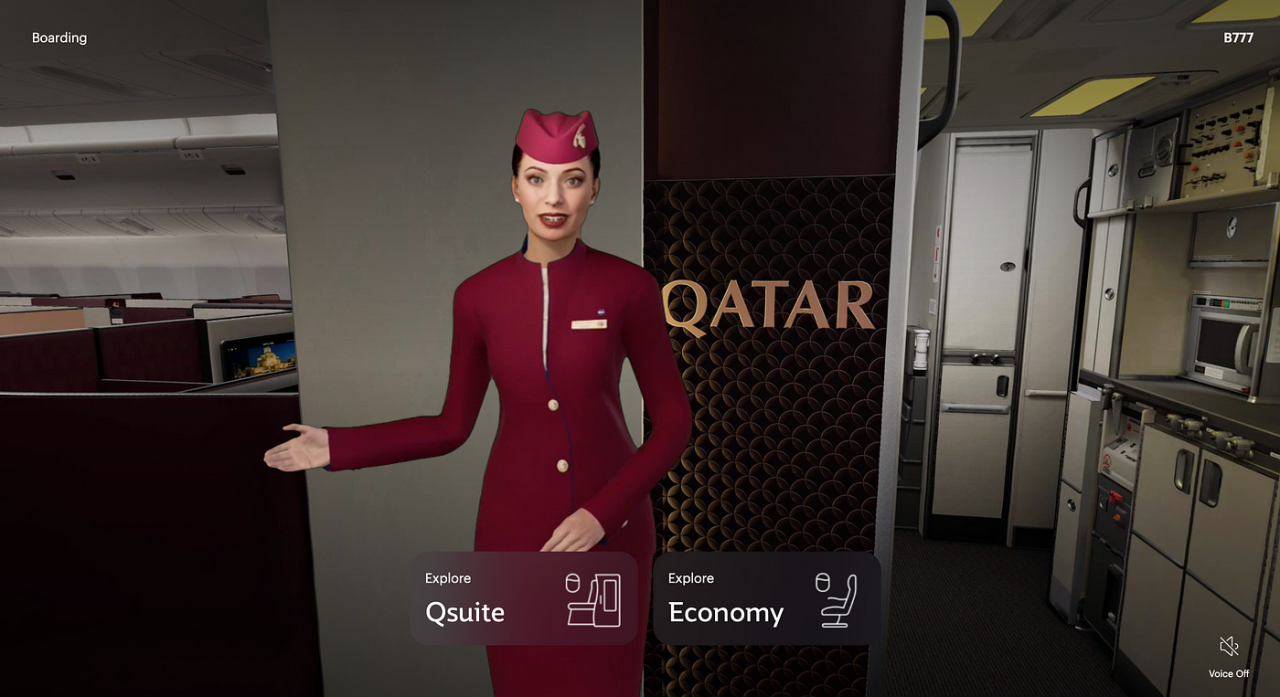Image resolution: width=1280 pixels, height=697 pixels.
Task: Toggle the Voice Off speaker icon
Action: 1229,648
